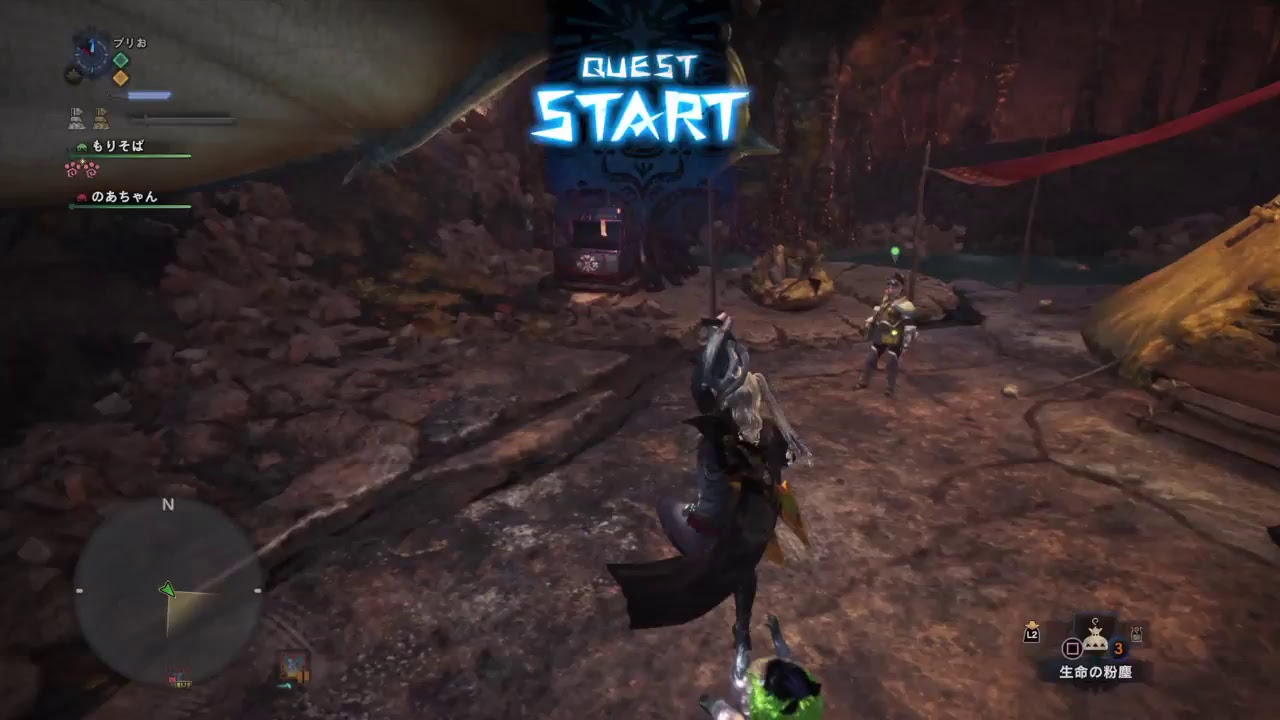
Task: Click the QUEST START banner text
Action: tap(640, 90)
